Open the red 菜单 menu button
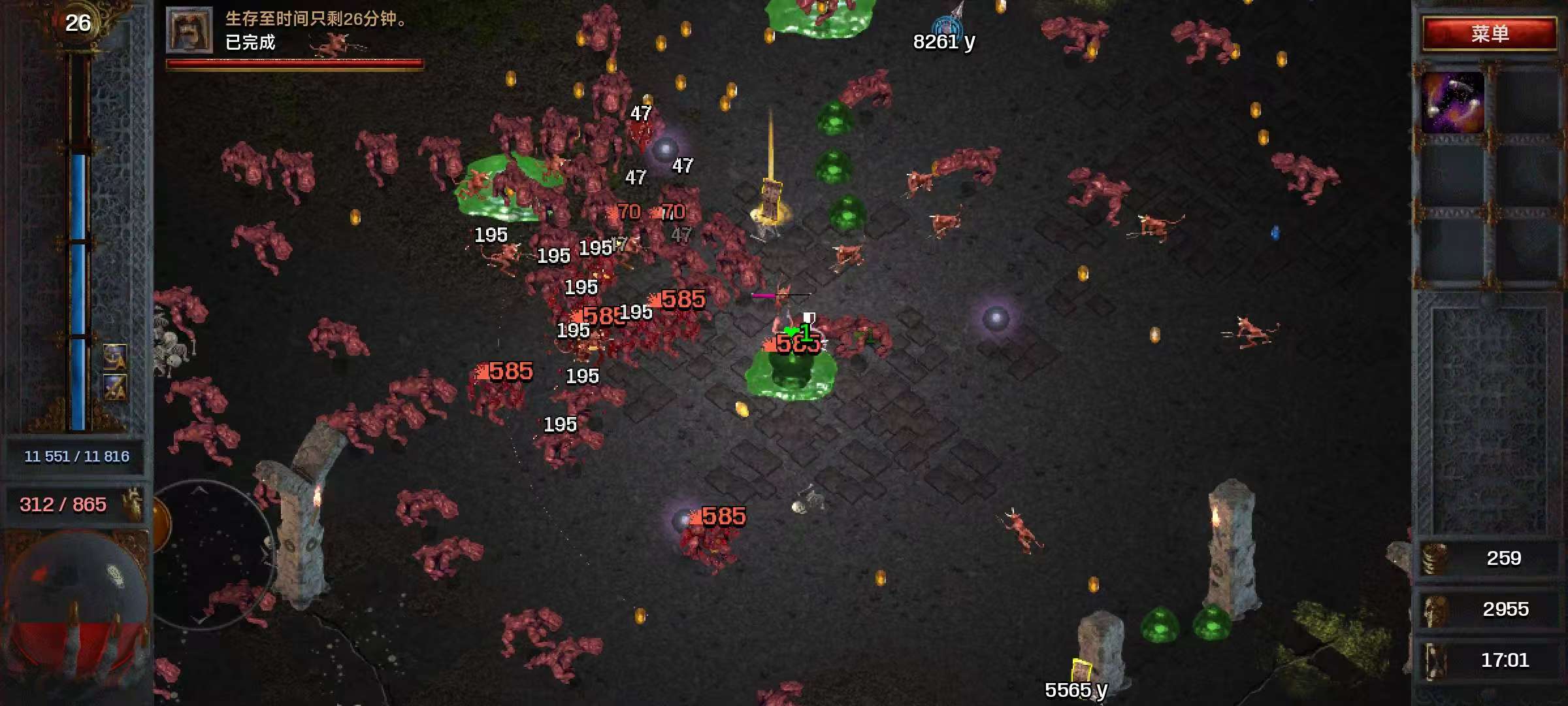Image resolution: width=1568 pixels, height=706 pixels. coord(1489,33)
